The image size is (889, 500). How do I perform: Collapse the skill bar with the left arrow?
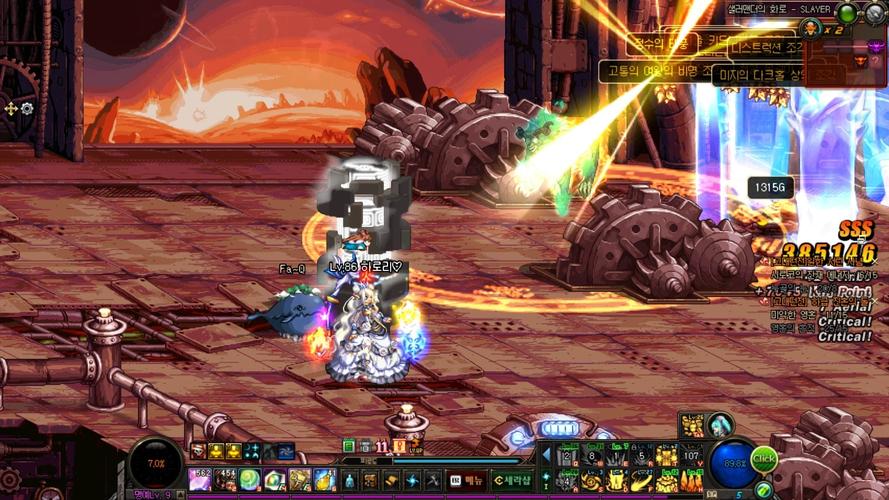[545, 456]
